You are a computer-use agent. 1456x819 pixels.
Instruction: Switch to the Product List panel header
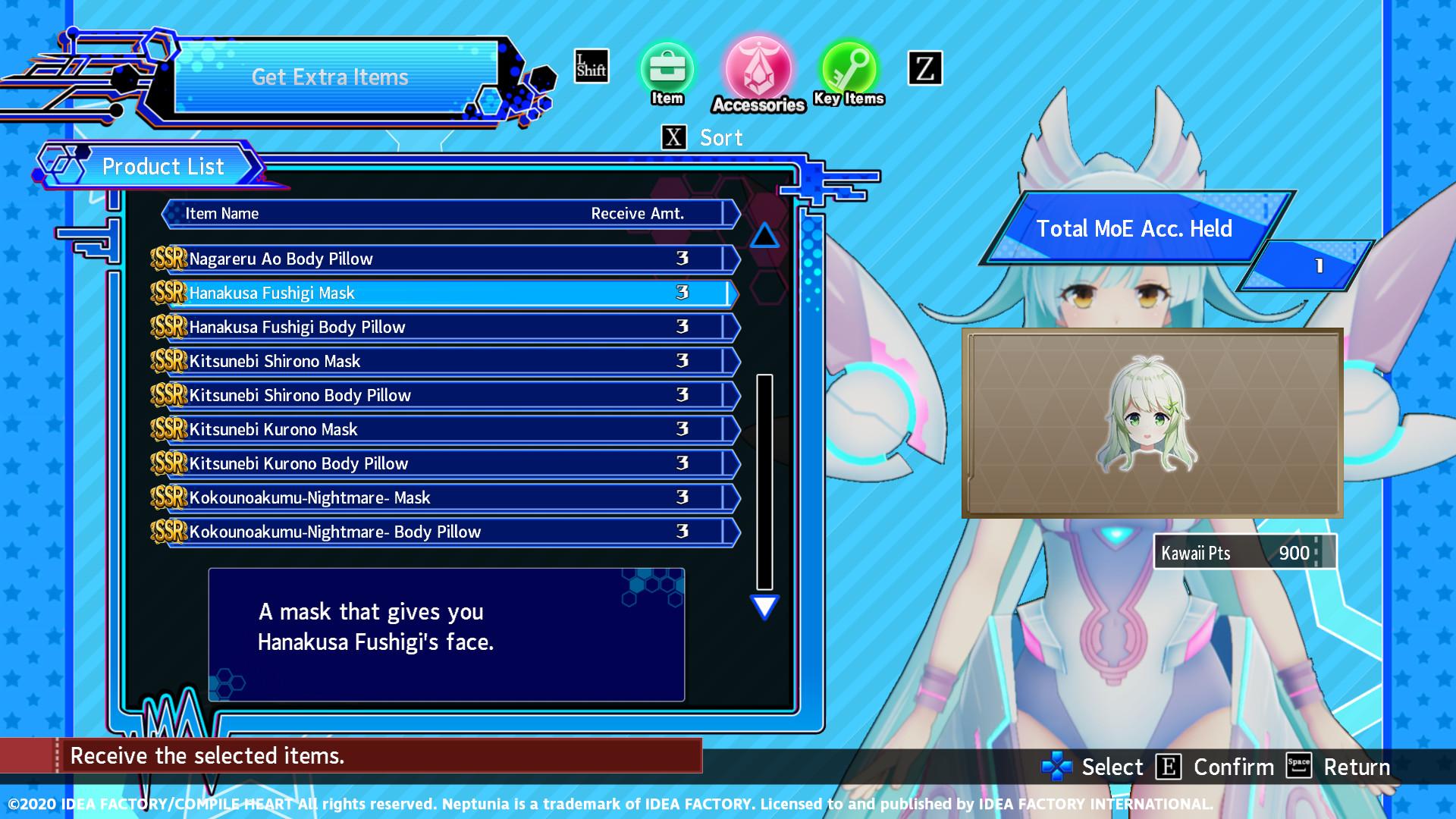pos(163,166)
